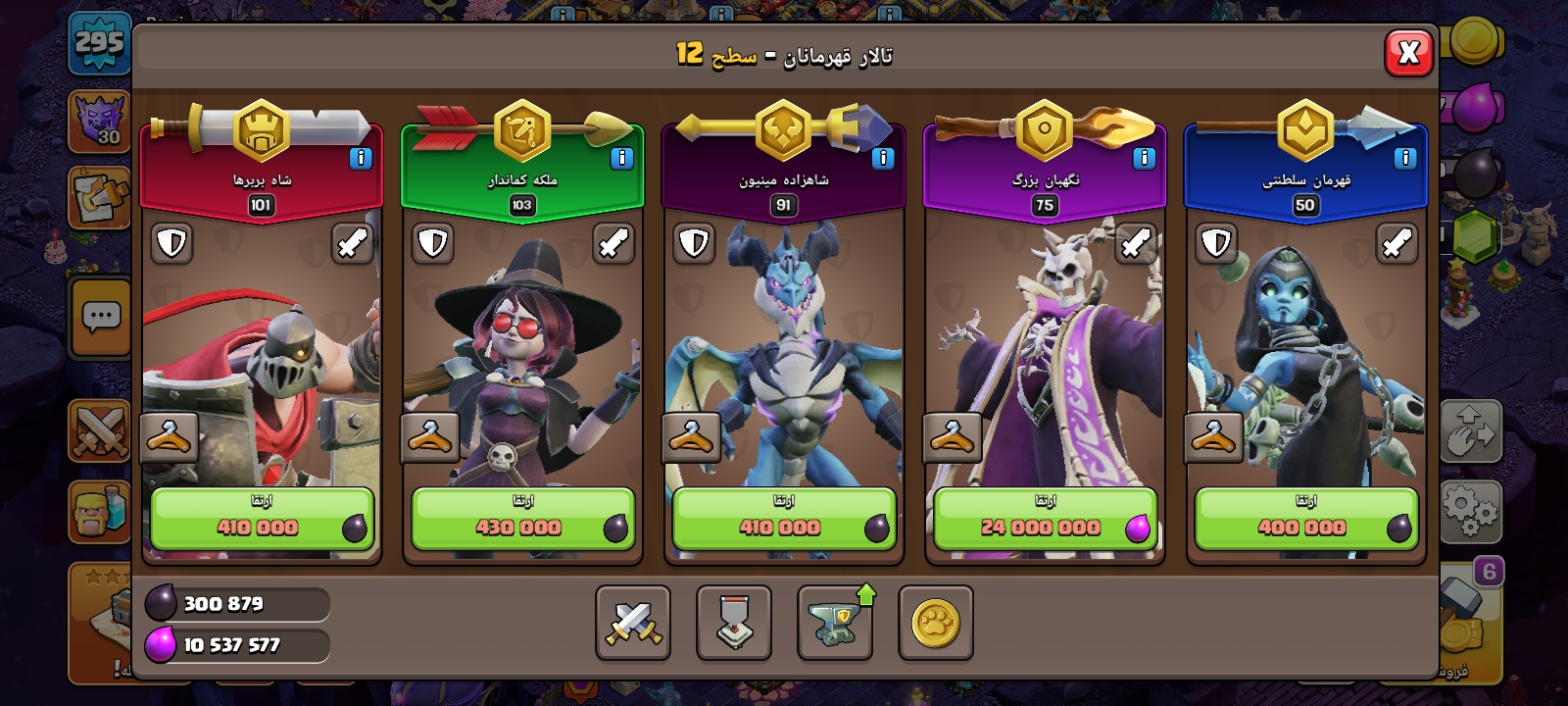Open the crossed swords hero equipment button
Image resolution: width=1568 pixels, height=706 pixels.
(633, 623)
